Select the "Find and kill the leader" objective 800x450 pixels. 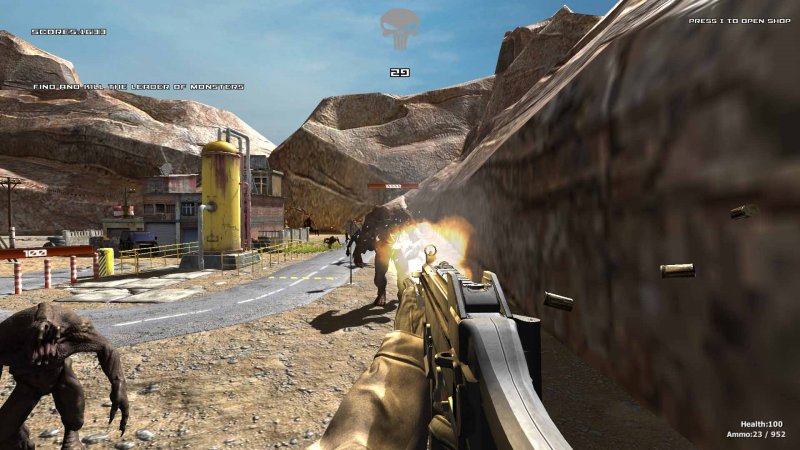(x=138, y=87)
